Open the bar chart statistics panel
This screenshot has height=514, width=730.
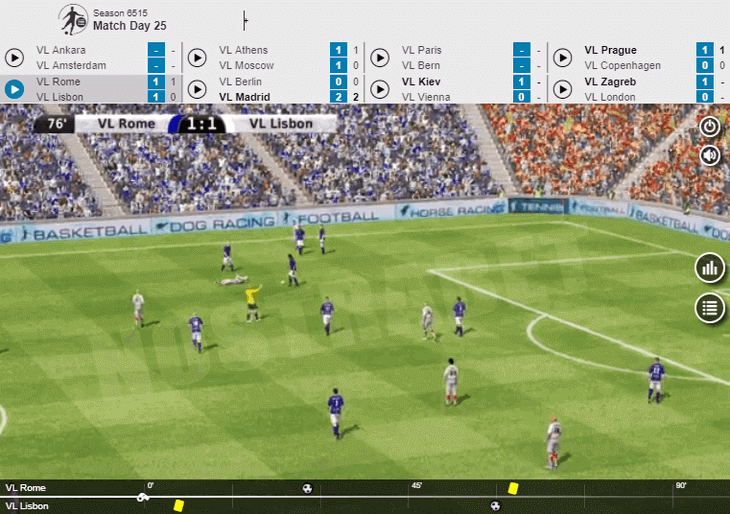click(710, 268)
